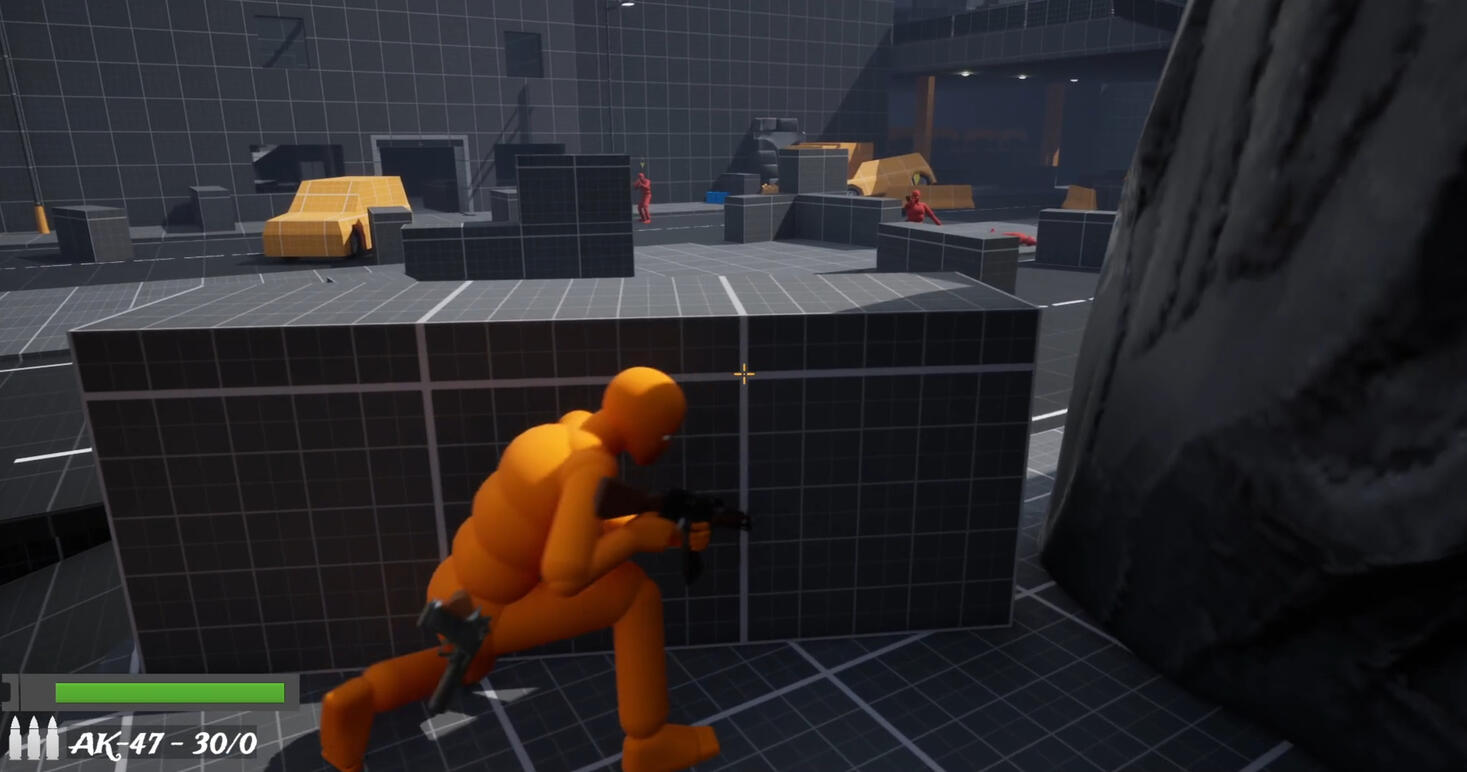Click the middle bullet ammo icon

[33, 738]
